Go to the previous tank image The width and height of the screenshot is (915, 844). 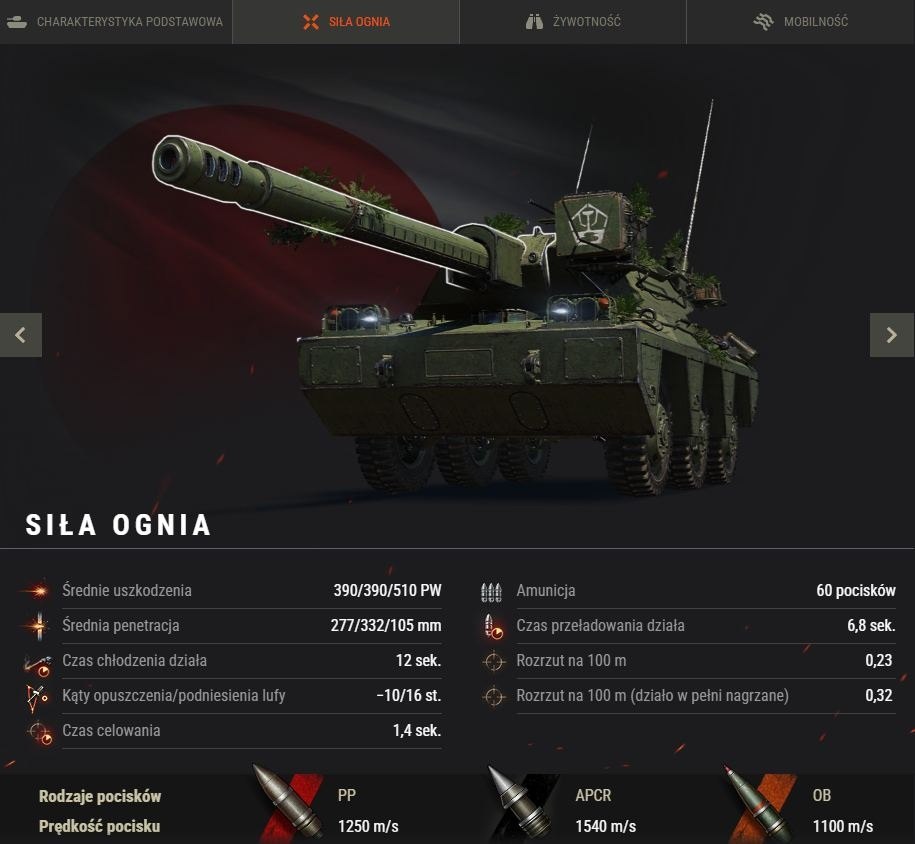21,335
